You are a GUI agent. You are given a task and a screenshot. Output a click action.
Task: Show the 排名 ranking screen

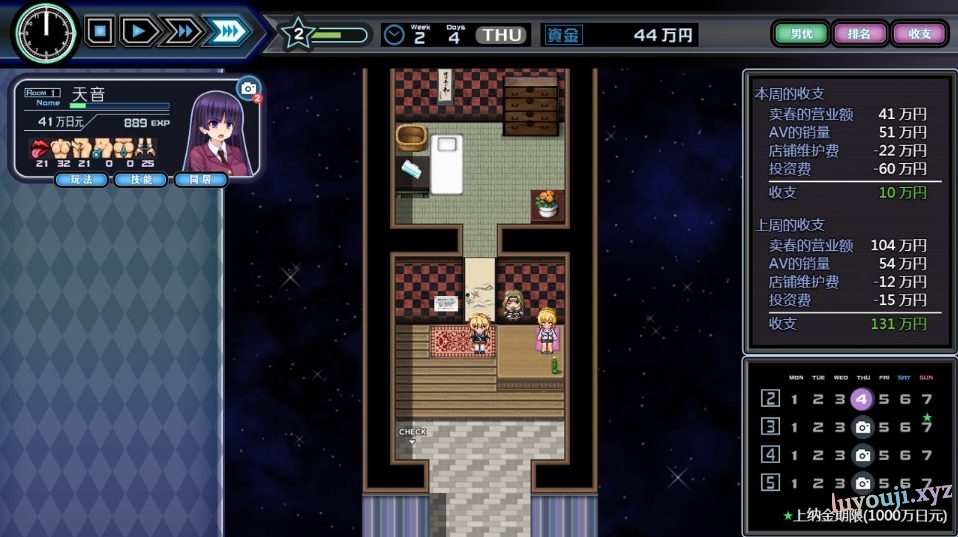(x=859, y=34)
